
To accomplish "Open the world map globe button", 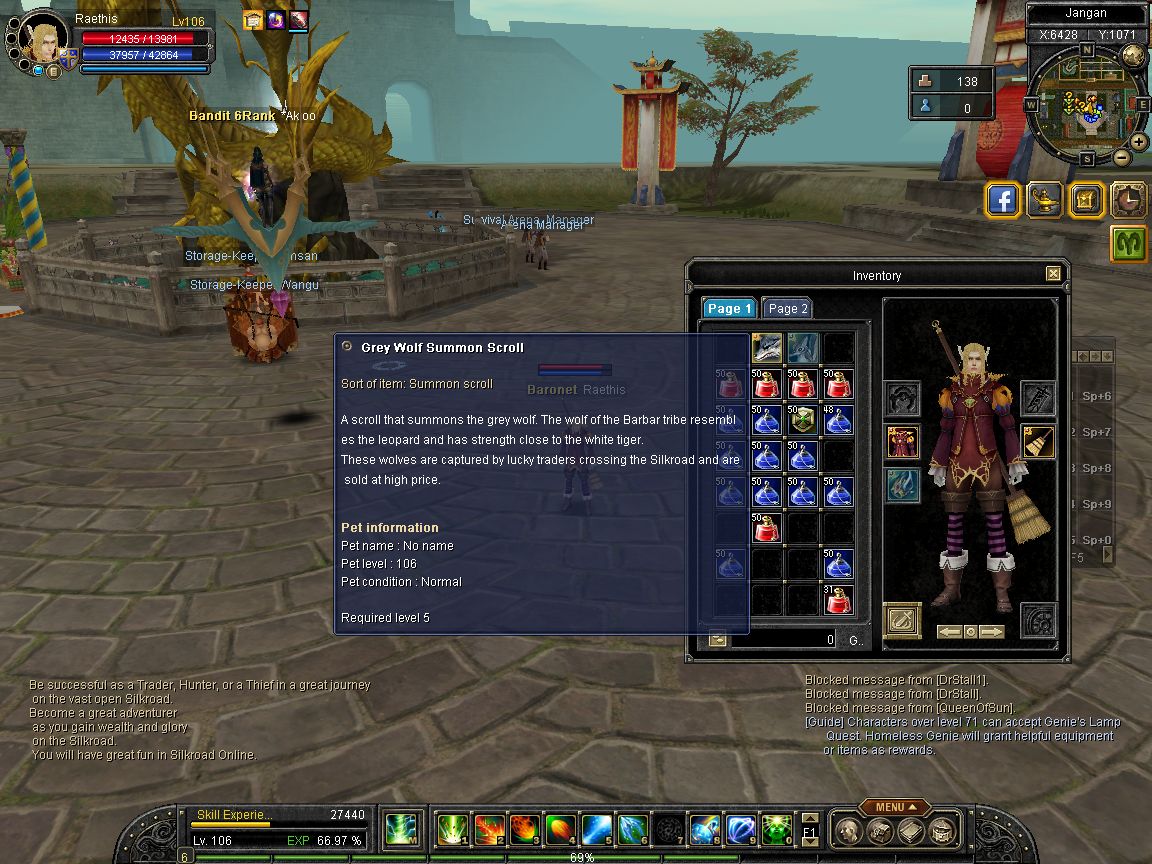I will click(x=1133, y=56).
